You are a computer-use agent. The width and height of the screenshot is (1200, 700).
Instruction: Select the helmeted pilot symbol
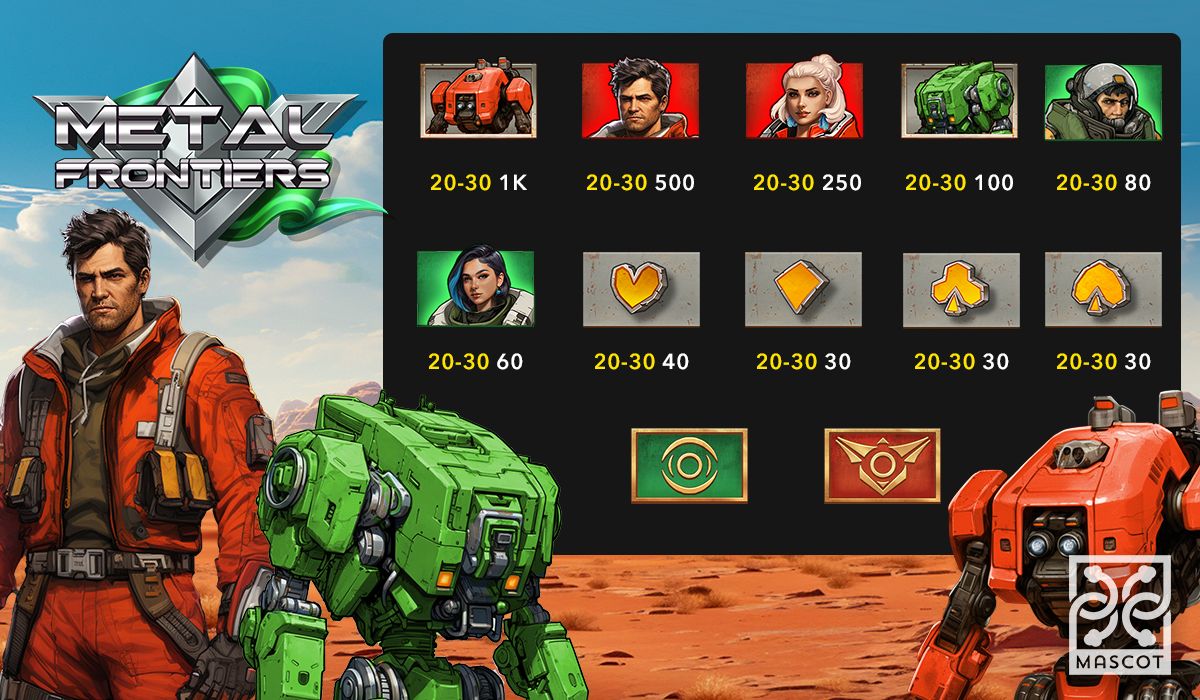(1103, 102)
